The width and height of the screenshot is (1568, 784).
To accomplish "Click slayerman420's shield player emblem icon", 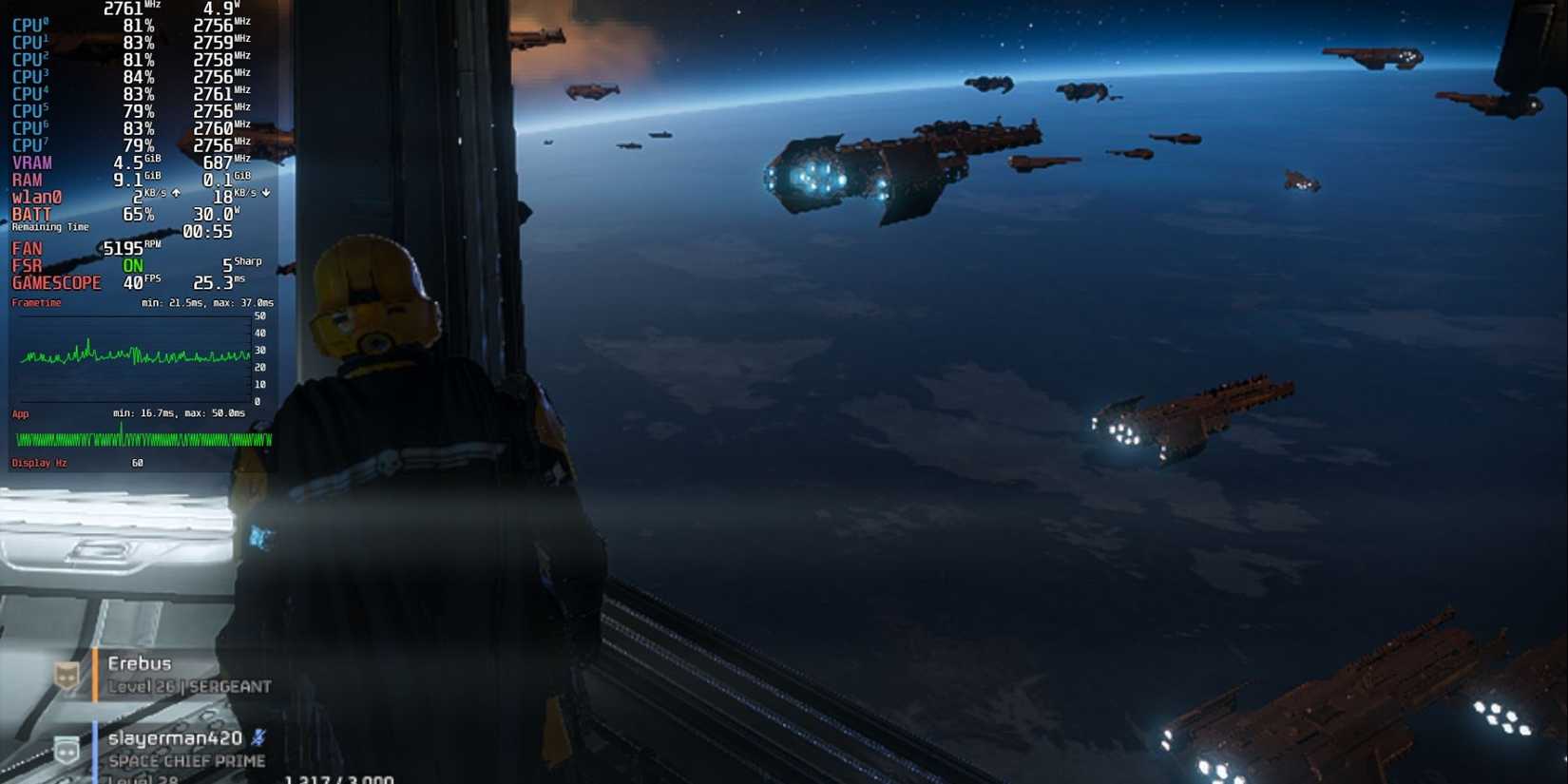I will pos(63,747).
